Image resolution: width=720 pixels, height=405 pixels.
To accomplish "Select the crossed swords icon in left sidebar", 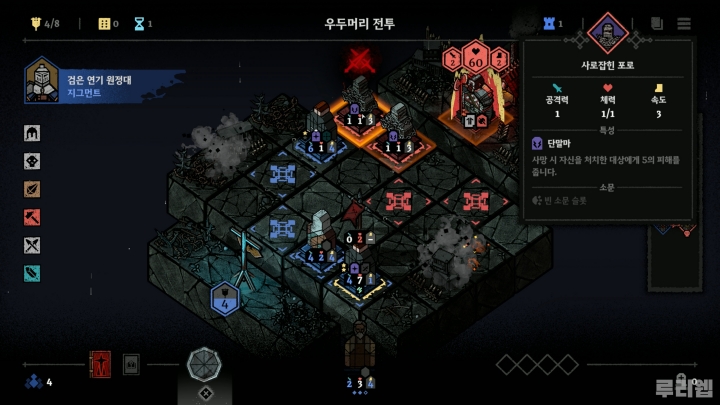I will click(32, 245).
